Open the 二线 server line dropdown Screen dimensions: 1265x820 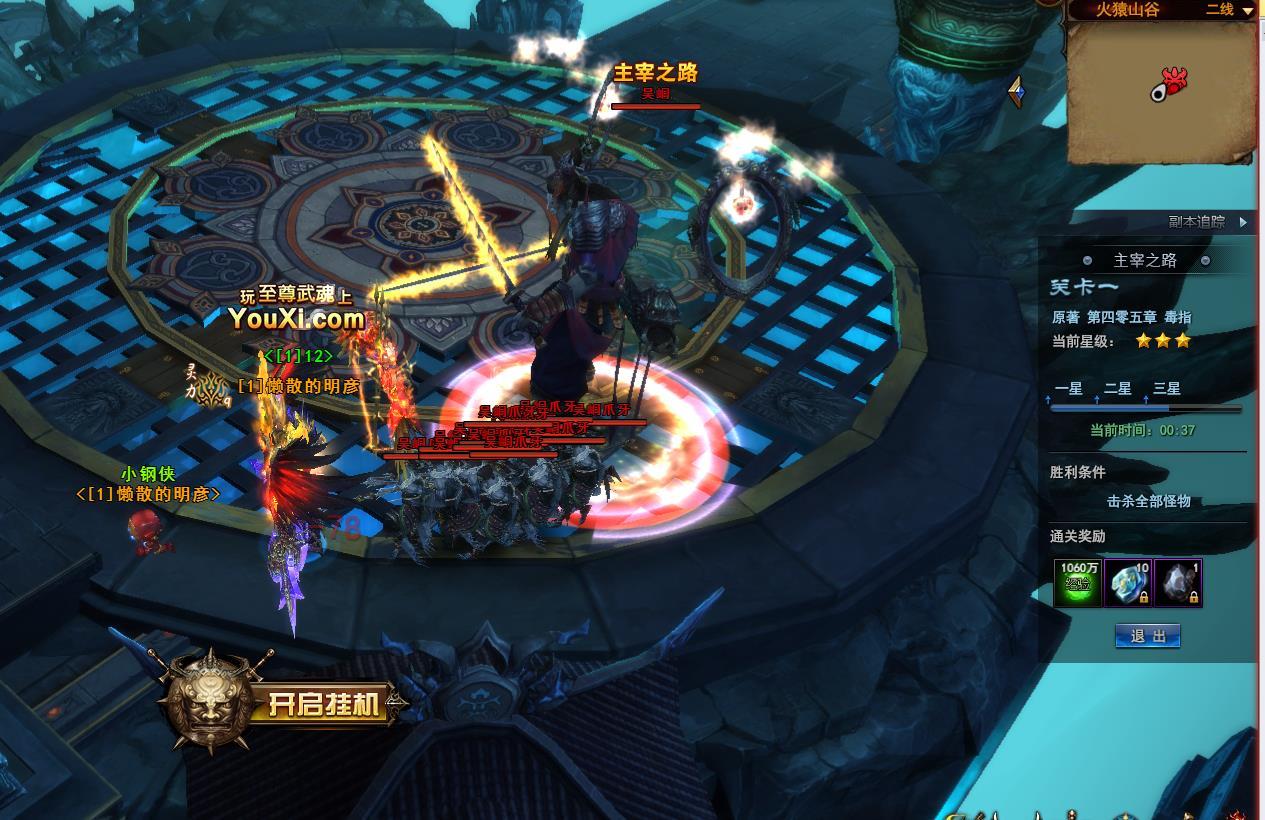(1229, 10)
